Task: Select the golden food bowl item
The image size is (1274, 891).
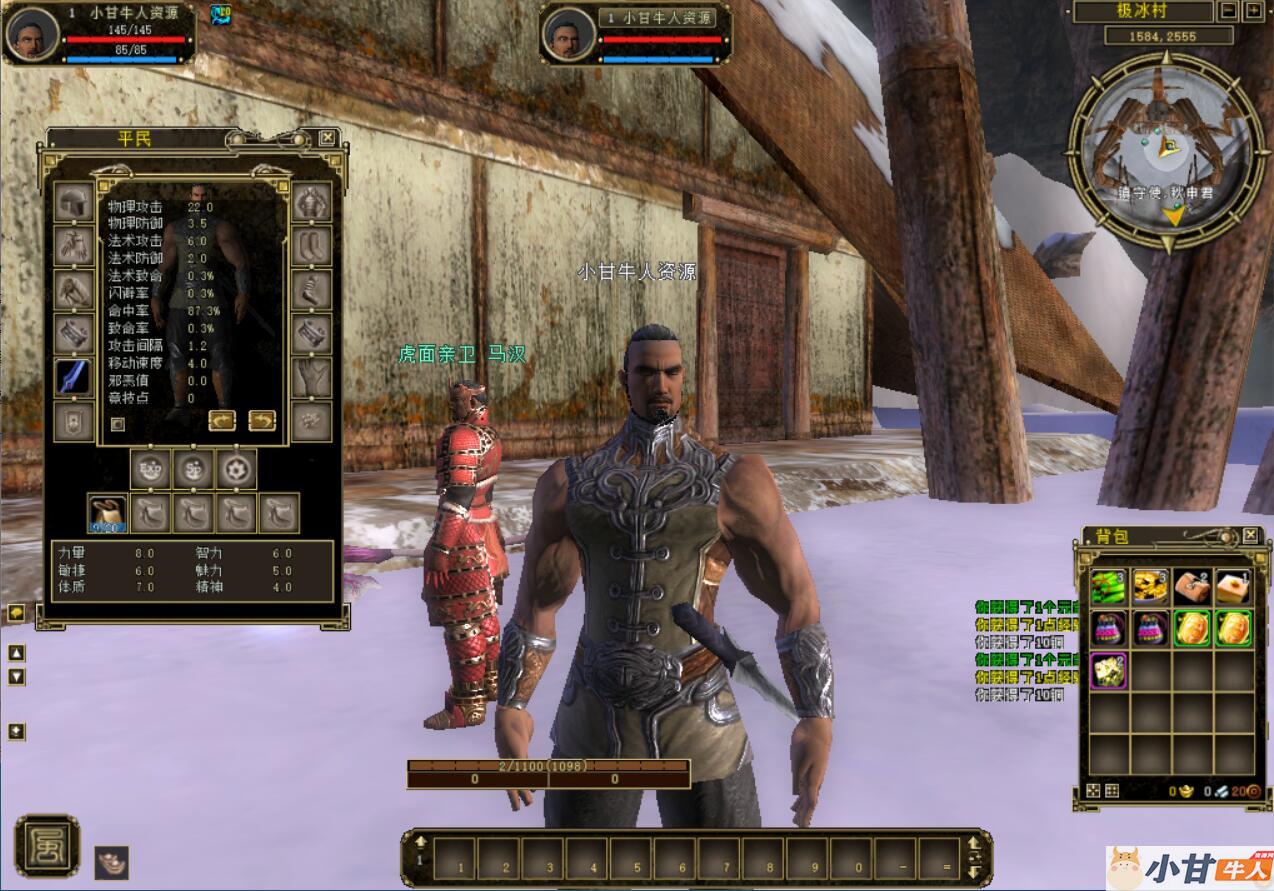Action: (1150, 586)
